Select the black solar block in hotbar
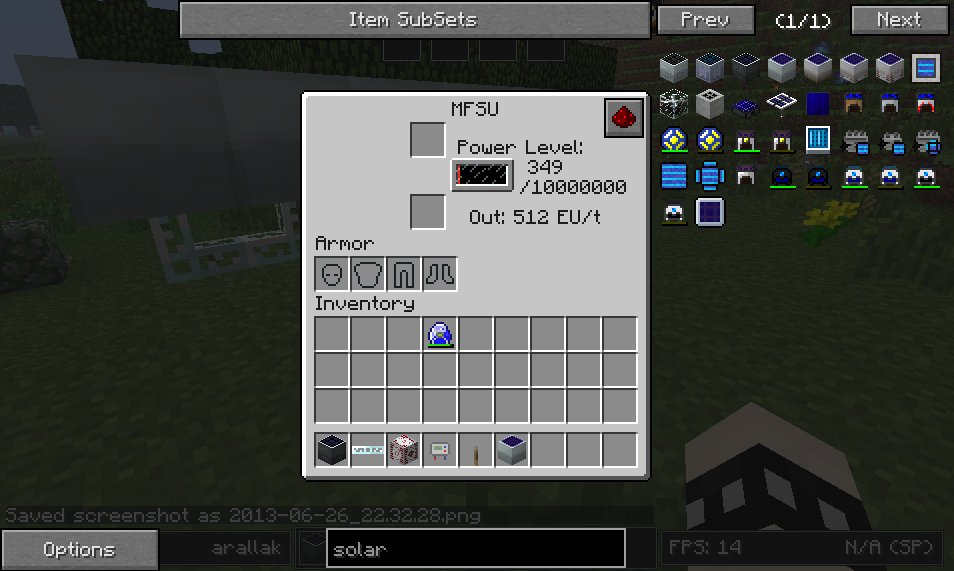Image resolution: width=954 pixels, height=571 pixels. click(333, 450)
